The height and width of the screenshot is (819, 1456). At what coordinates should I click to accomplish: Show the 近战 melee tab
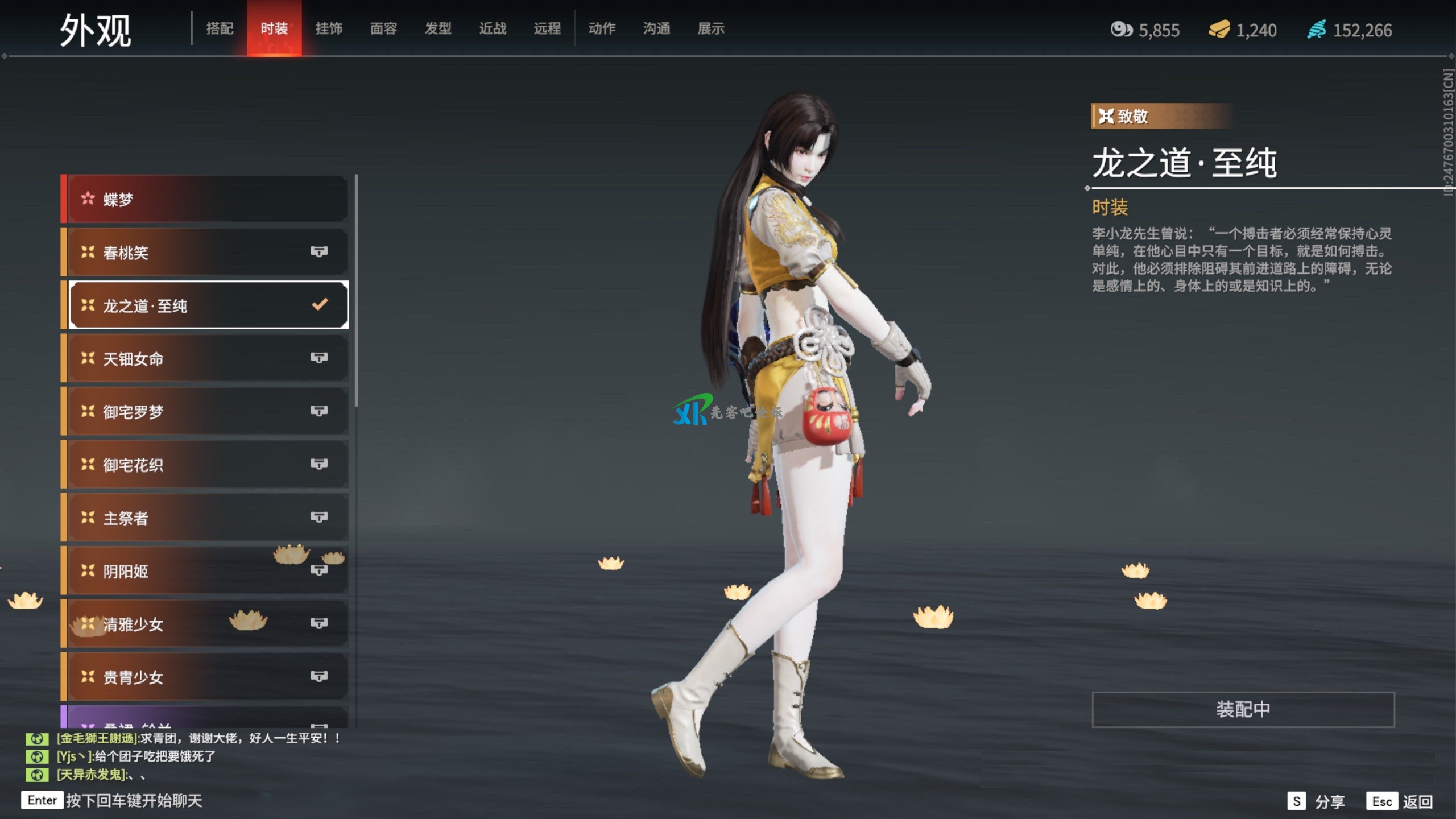[493, 28]
